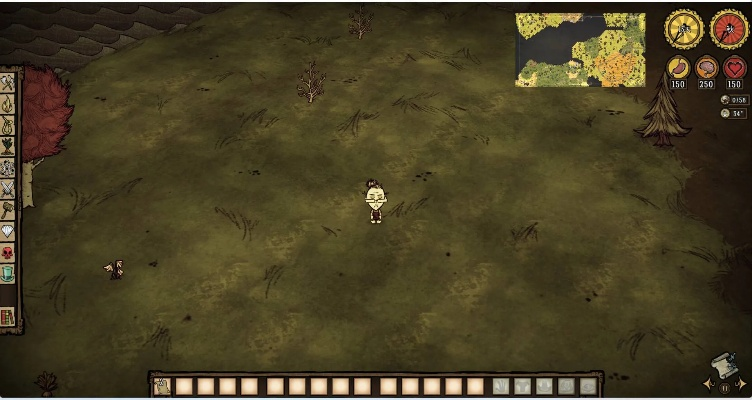The height and width of the screenshot is (400, 752).
Task: Click the scroll icon beside the inventory bar
Action: 160,386
